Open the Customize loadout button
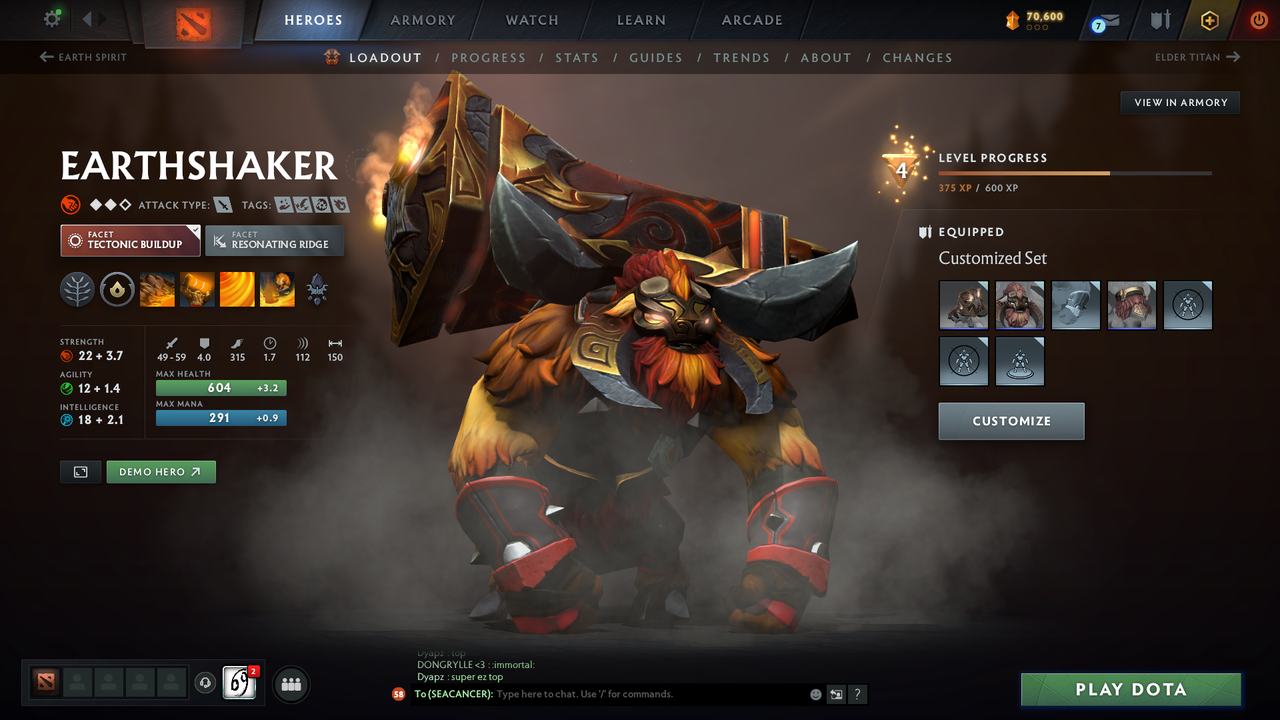The width and height of the screenshot is (1280, 720). click(x=1011, y=421)
